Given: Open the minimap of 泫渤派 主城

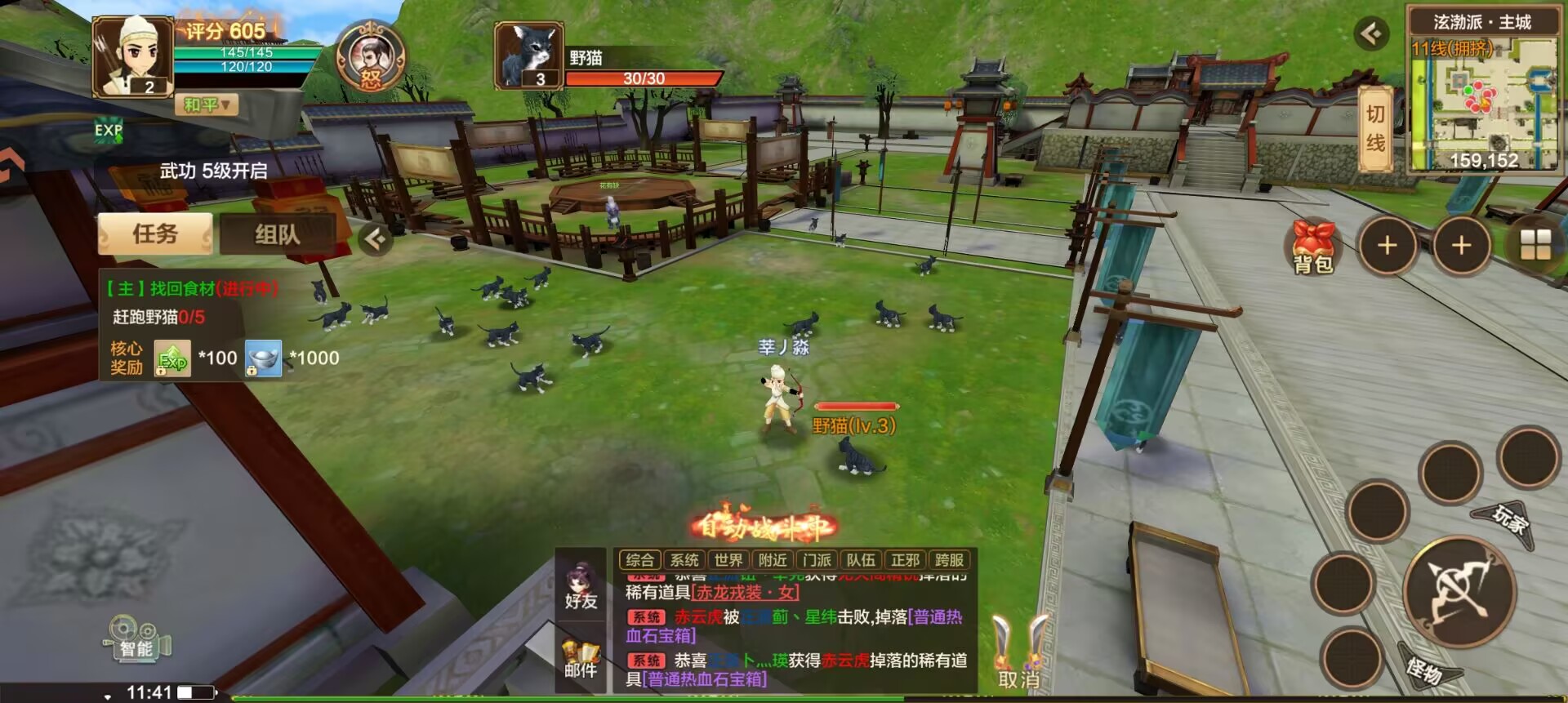Looking at the screenshot, I should (x=1482, y=98).
